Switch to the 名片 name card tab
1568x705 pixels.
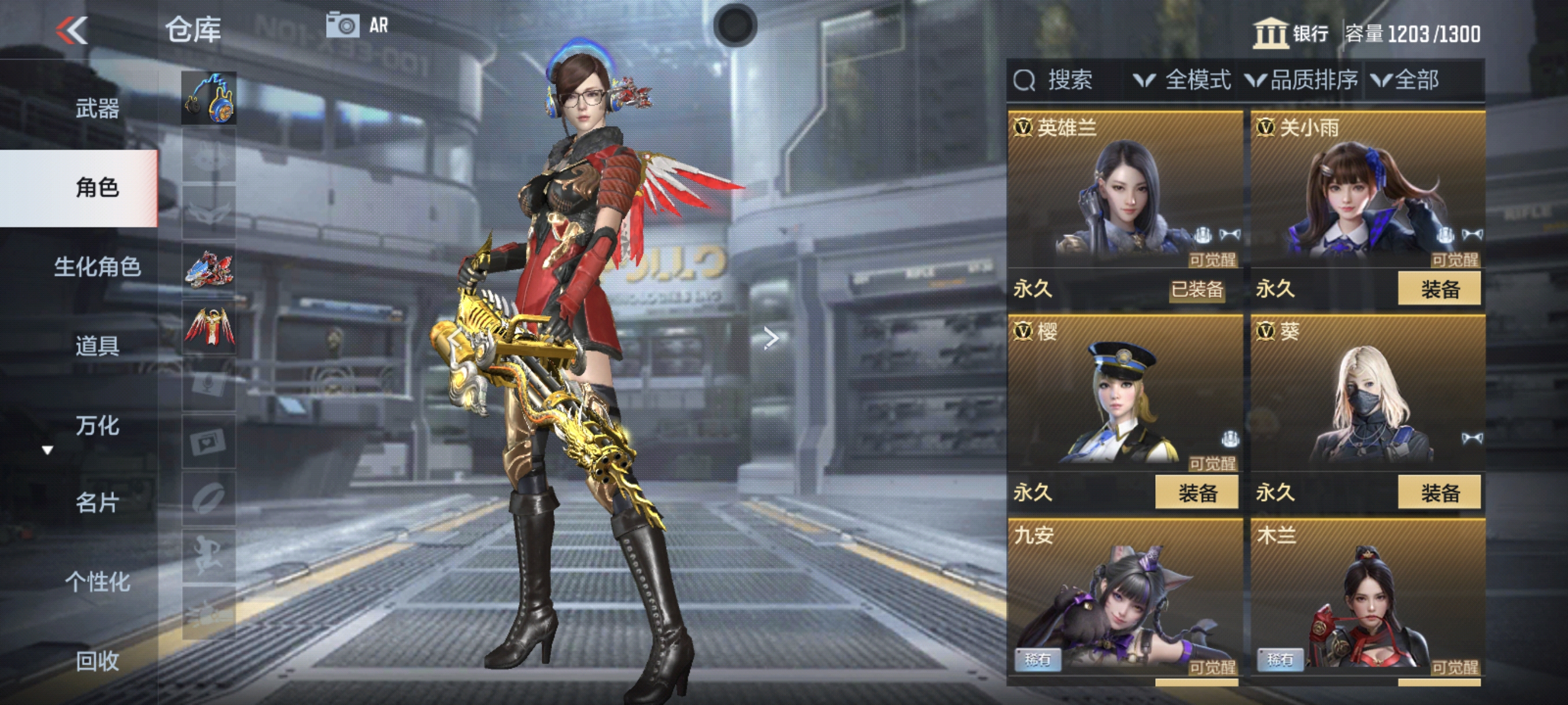97,503
